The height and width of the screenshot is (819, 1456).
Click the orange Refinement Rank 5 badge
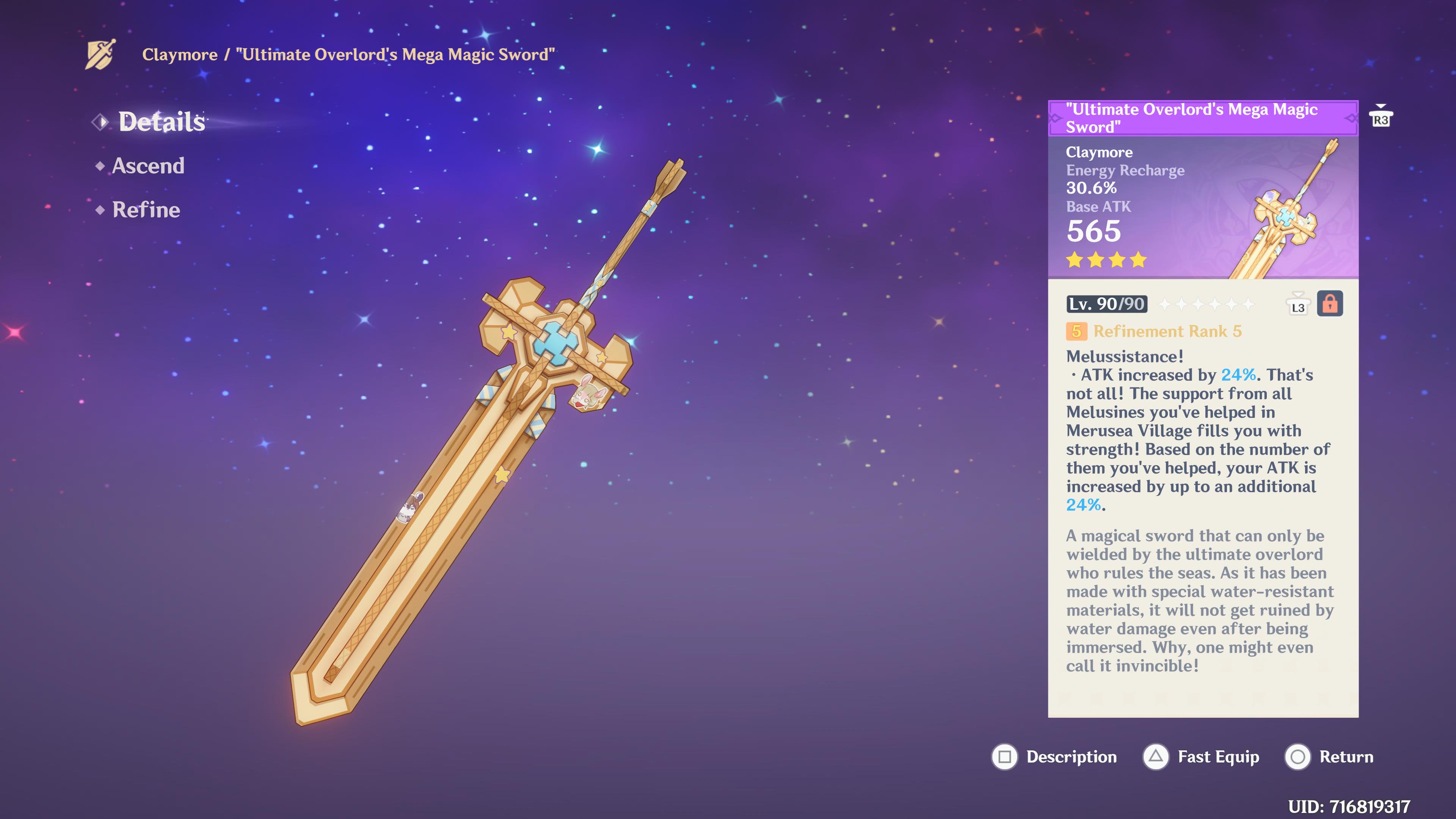[1077, 332]
